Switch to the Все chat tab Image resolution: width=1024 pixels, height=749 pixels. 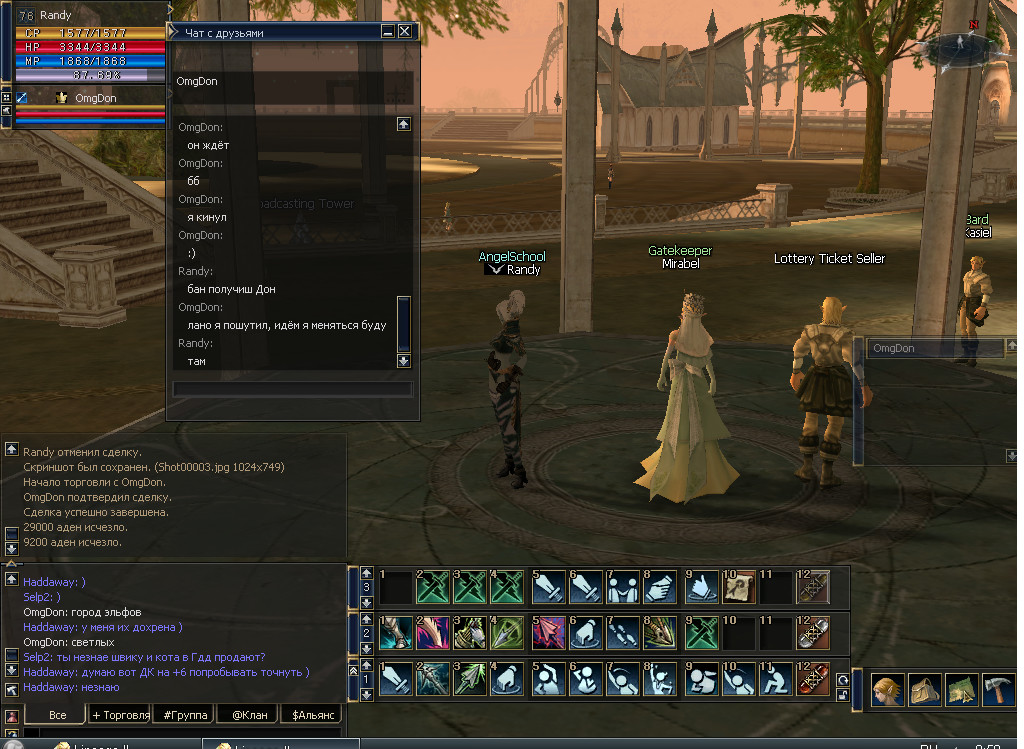[x=57, y=715]
